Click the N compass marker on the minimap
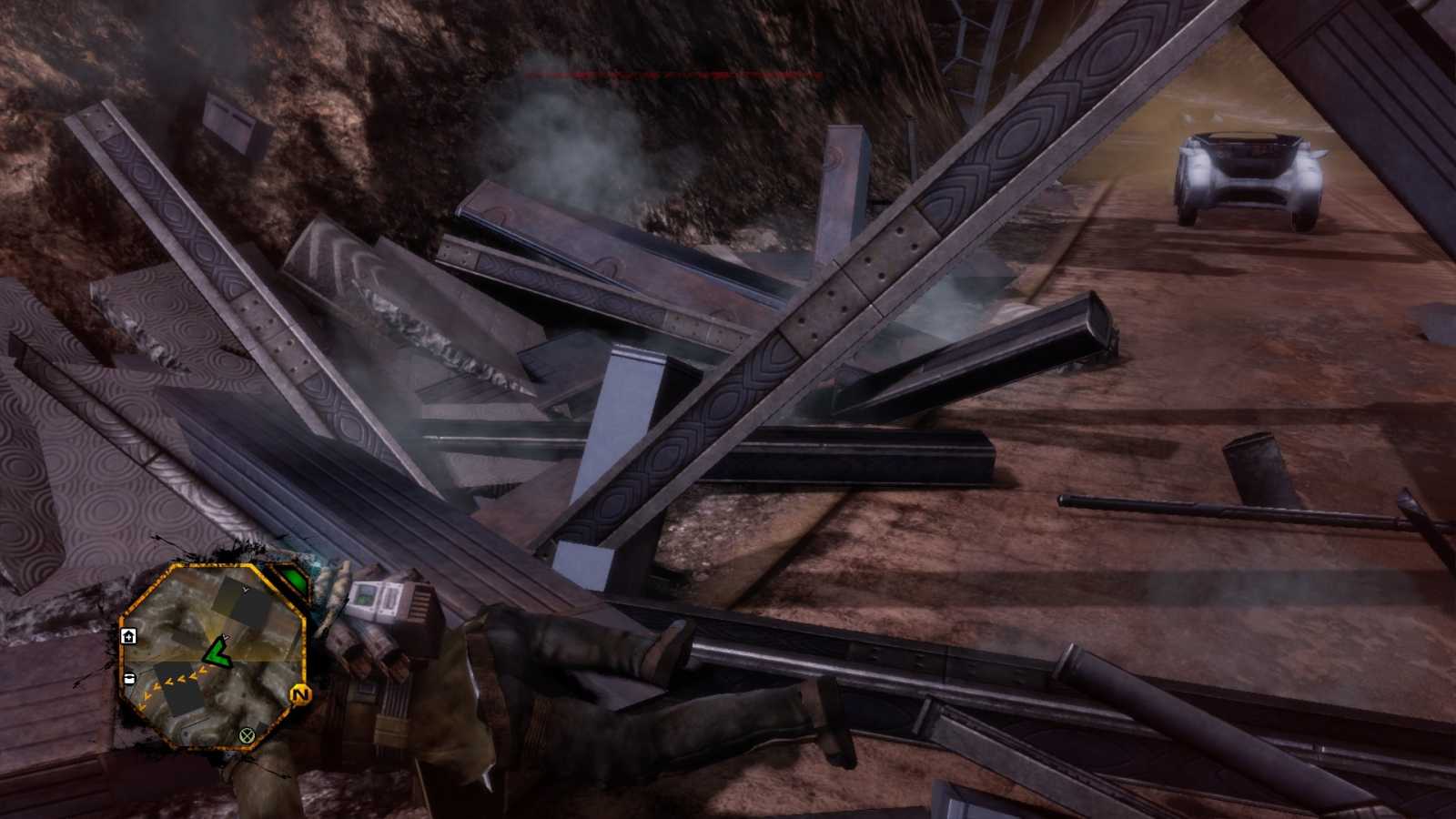The image size is (1456, 819). (x=300, y=694)
